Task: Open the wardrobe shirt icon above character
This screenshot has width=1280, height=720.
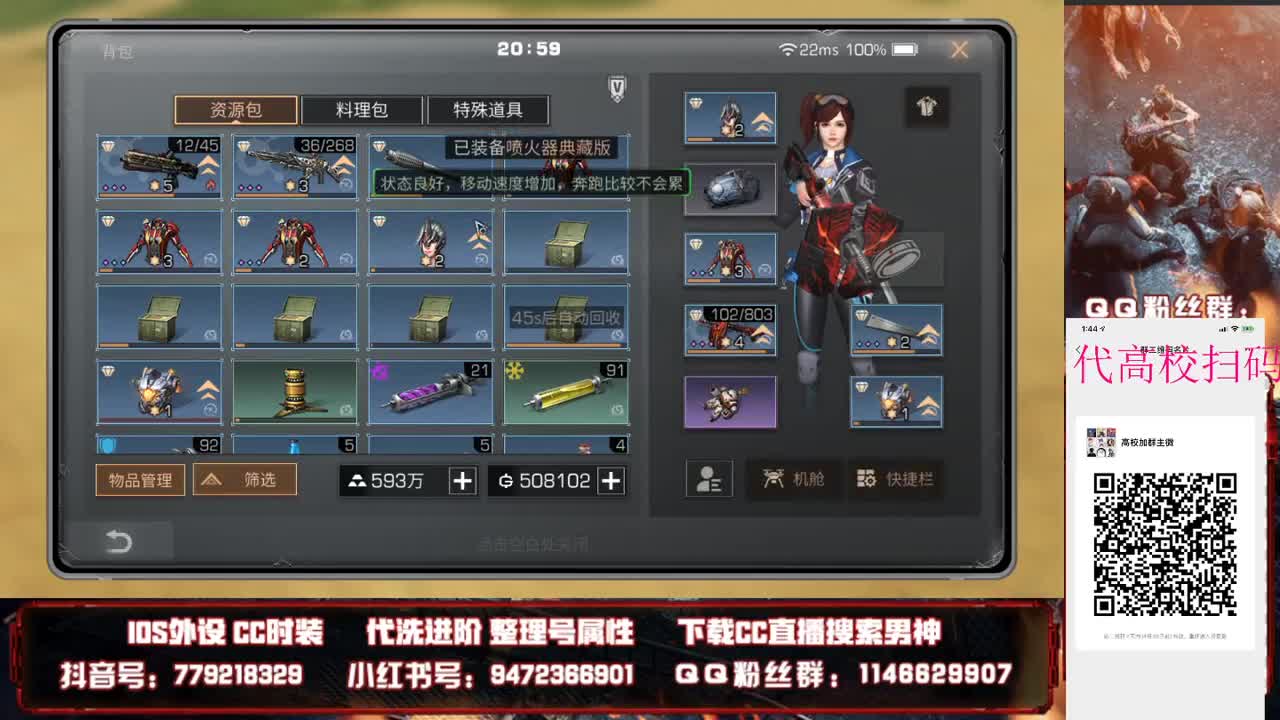Action: [x=925, y=107]
